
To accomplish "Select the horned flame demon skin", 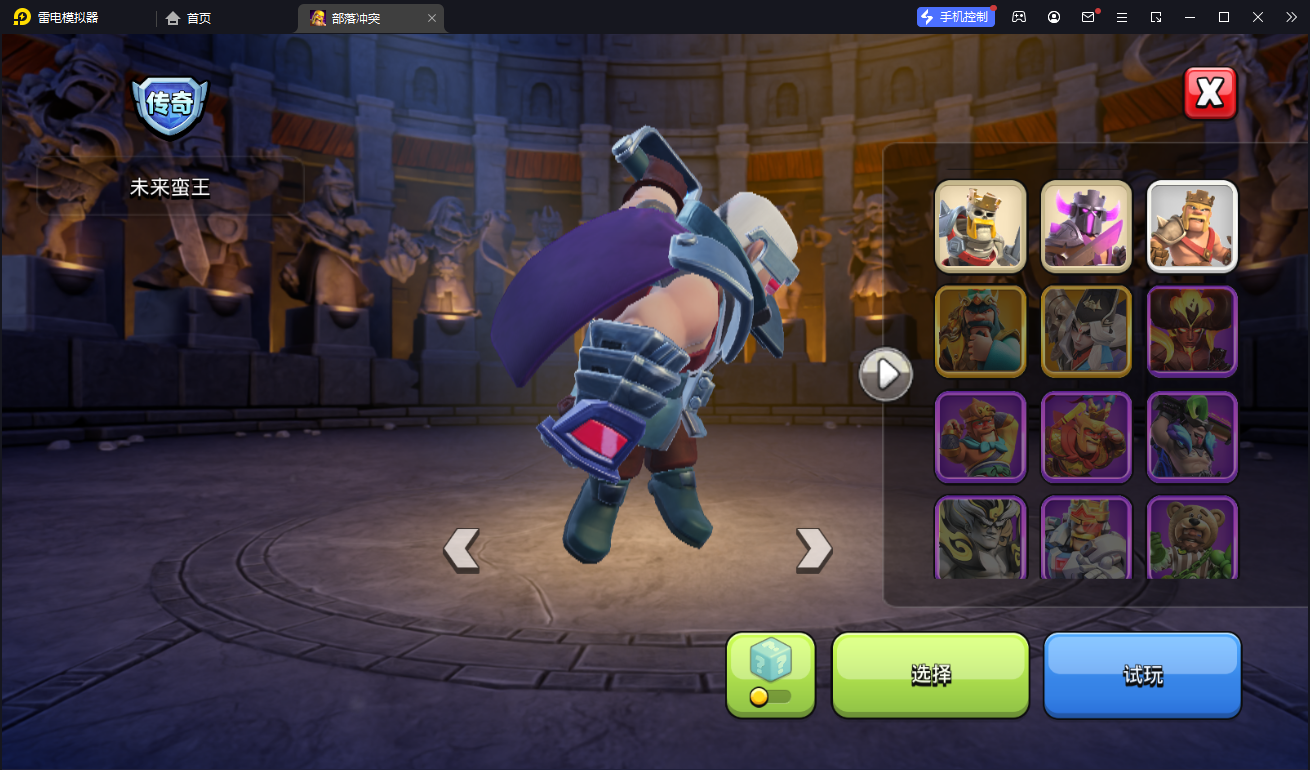I will 1192,331.
